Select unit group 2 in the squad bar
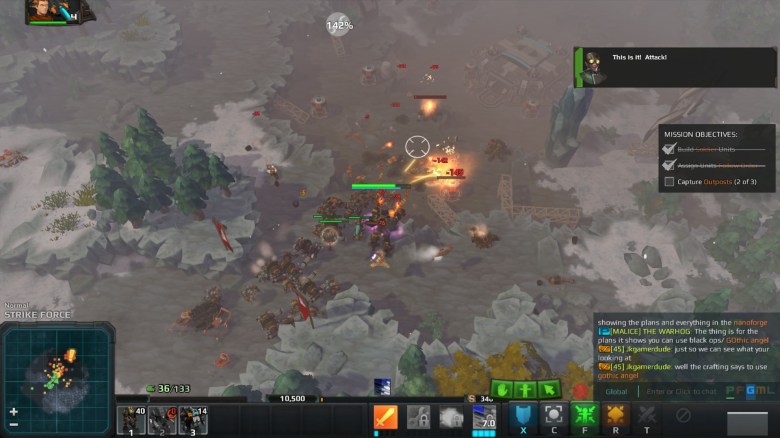780x438 pixels. coord(162,420)
